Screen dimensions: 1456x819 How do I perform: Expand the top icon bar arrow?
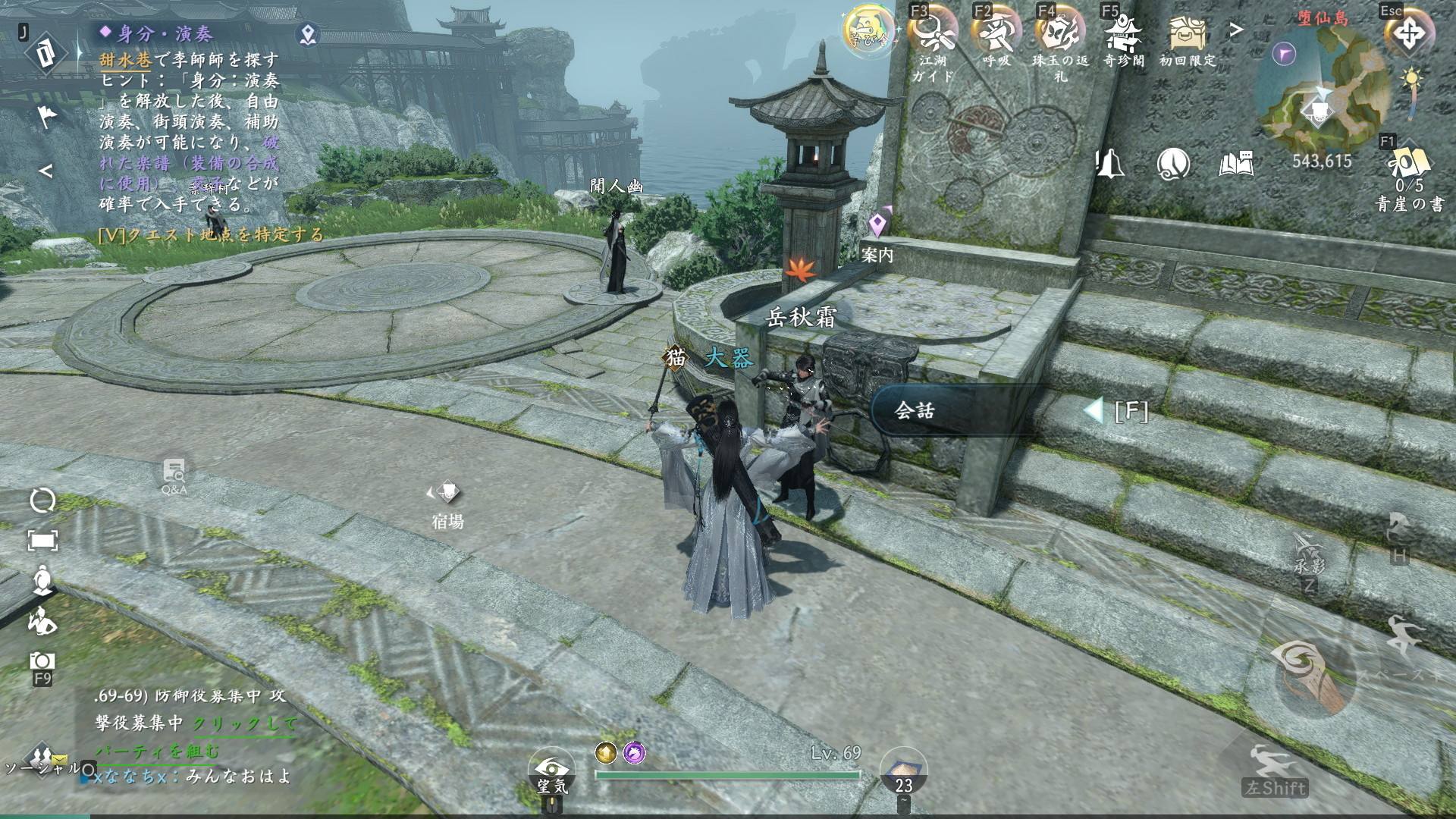(1237, 30)
